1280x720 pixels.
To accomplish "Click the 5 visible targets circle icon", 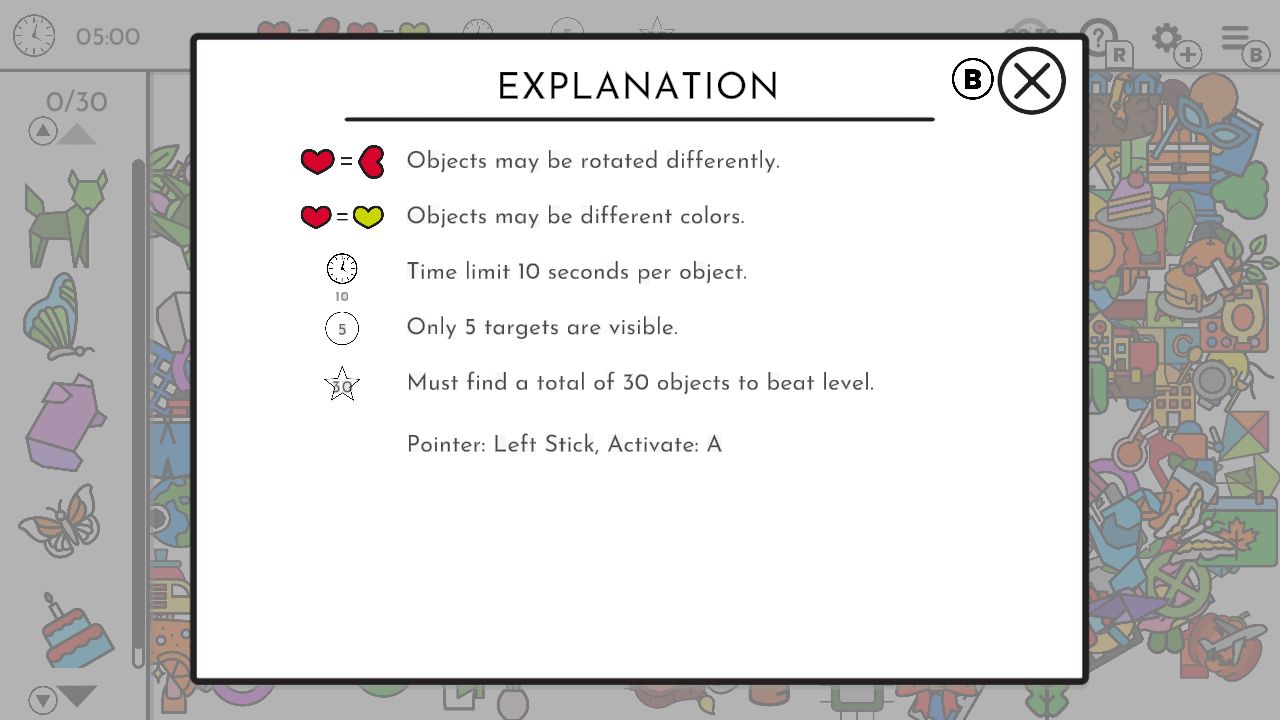I will [342, 328].
